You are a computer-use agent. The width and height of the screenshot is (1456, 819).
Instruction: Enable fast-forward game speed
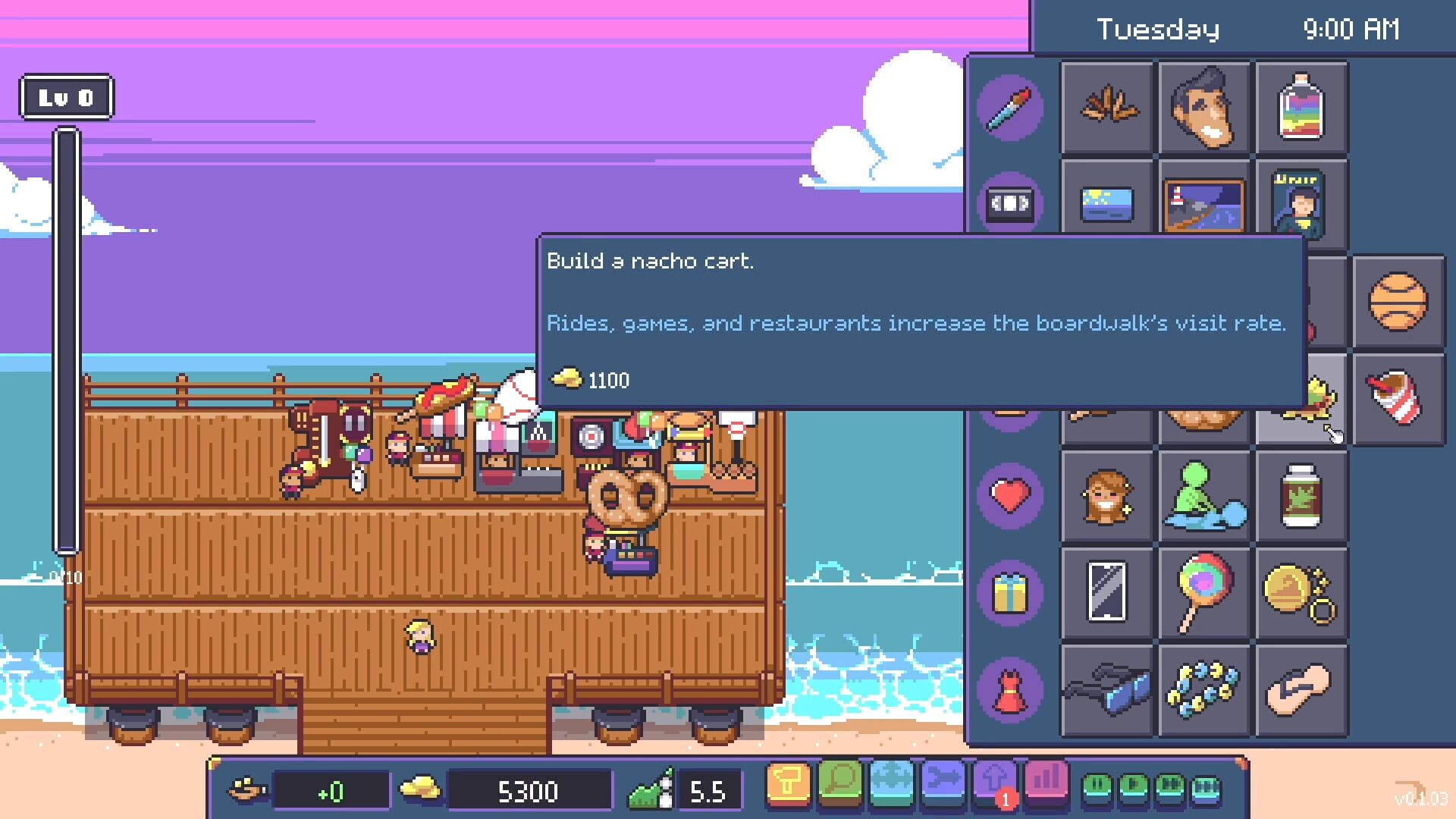pos(1168,786)
